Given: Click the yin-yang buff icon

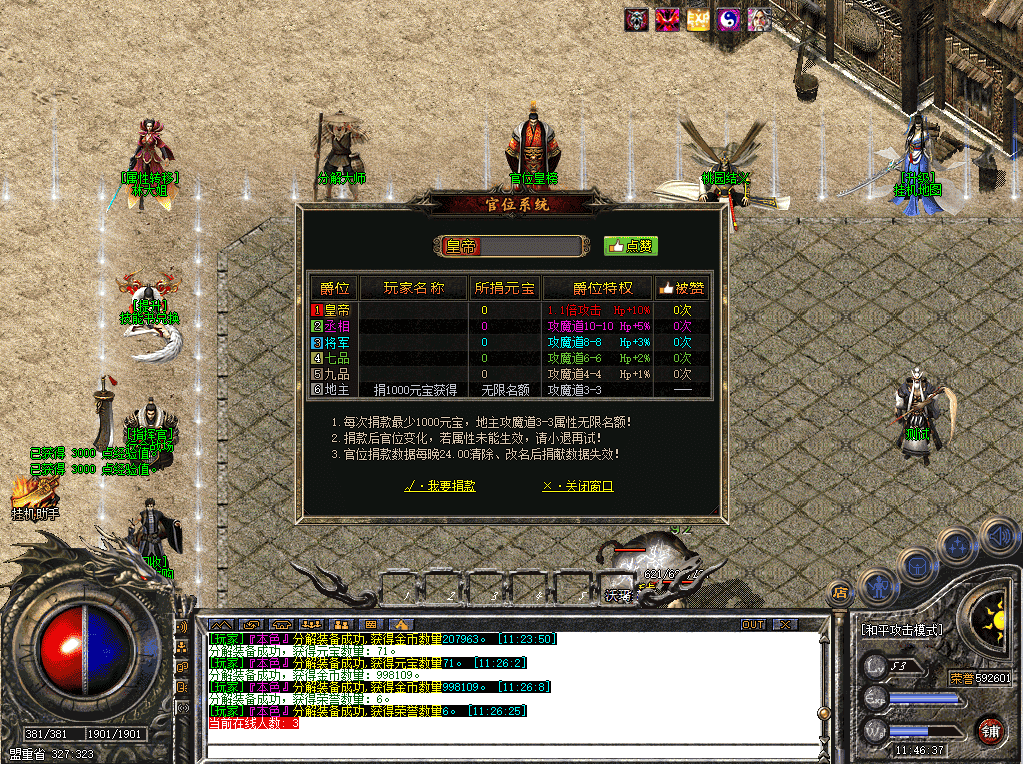Looking at the screenshot, I should click(x=729, y=20).
